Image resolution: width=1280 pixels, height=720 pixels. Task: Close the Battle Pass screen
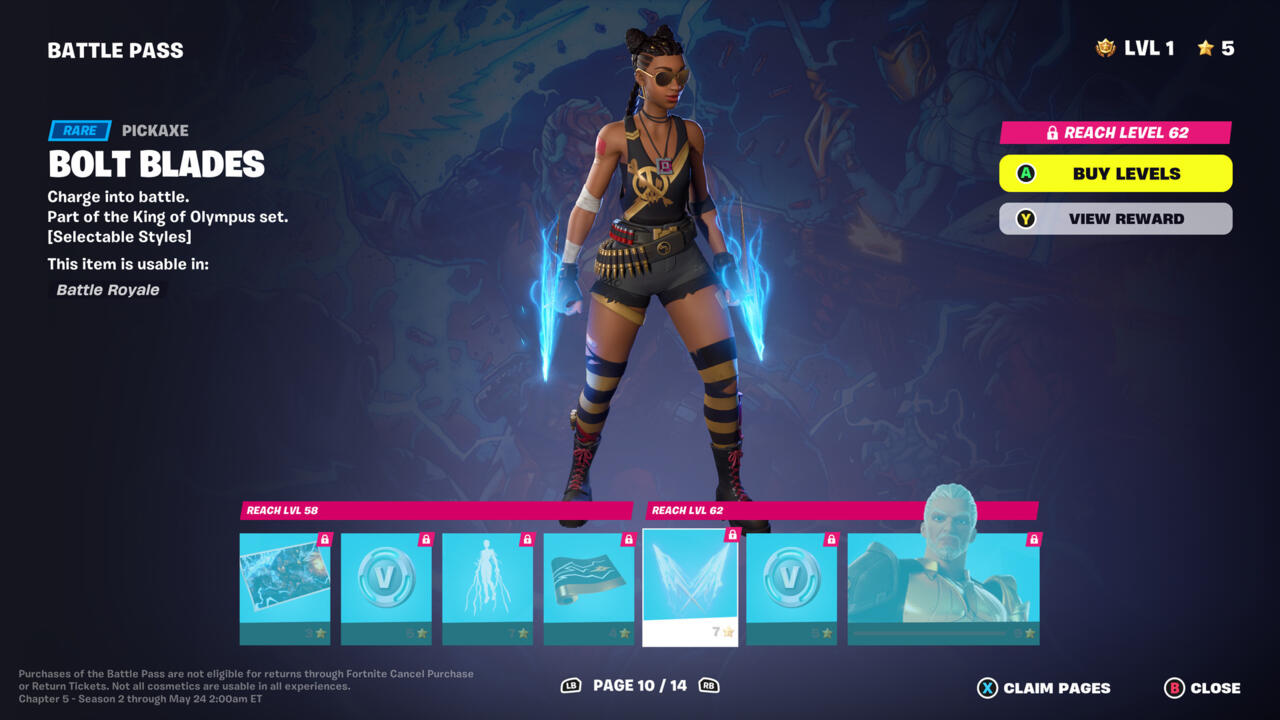[x=1202, y=688]
